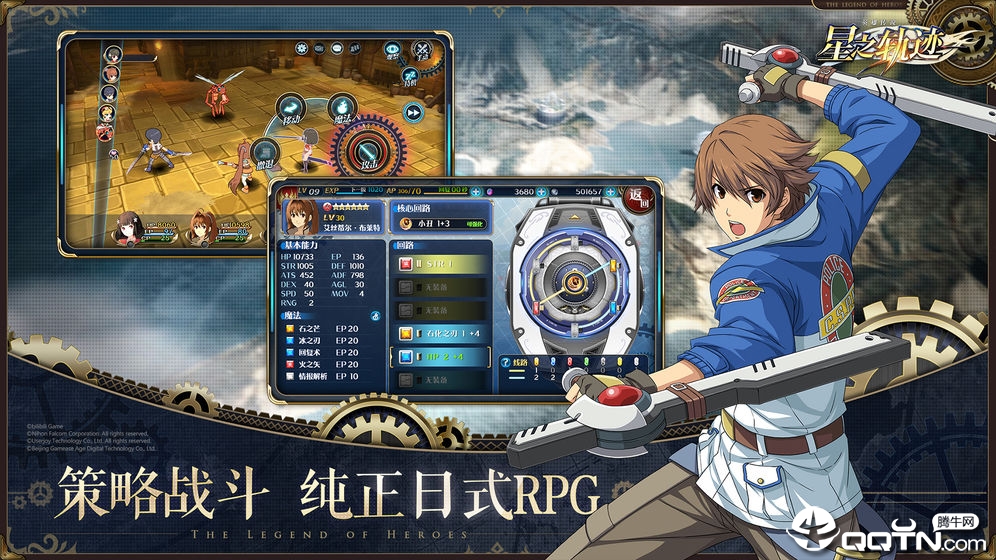Open the 魔法 magic command
996x560 pixels.
(342, 108)
